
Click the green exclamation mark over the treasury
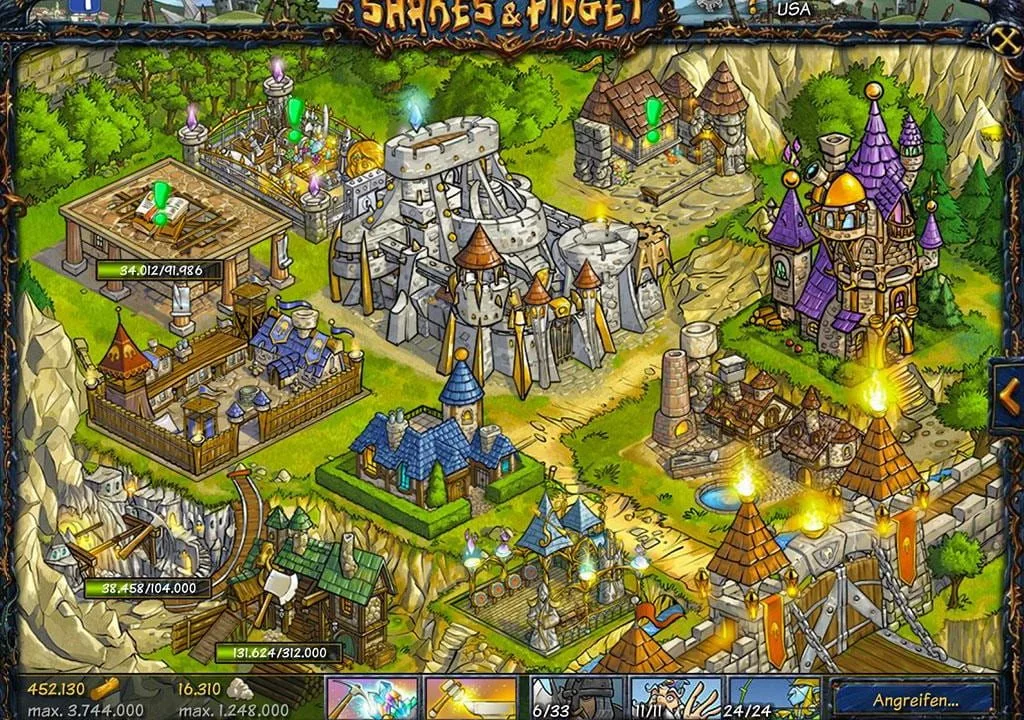point(294,117)
